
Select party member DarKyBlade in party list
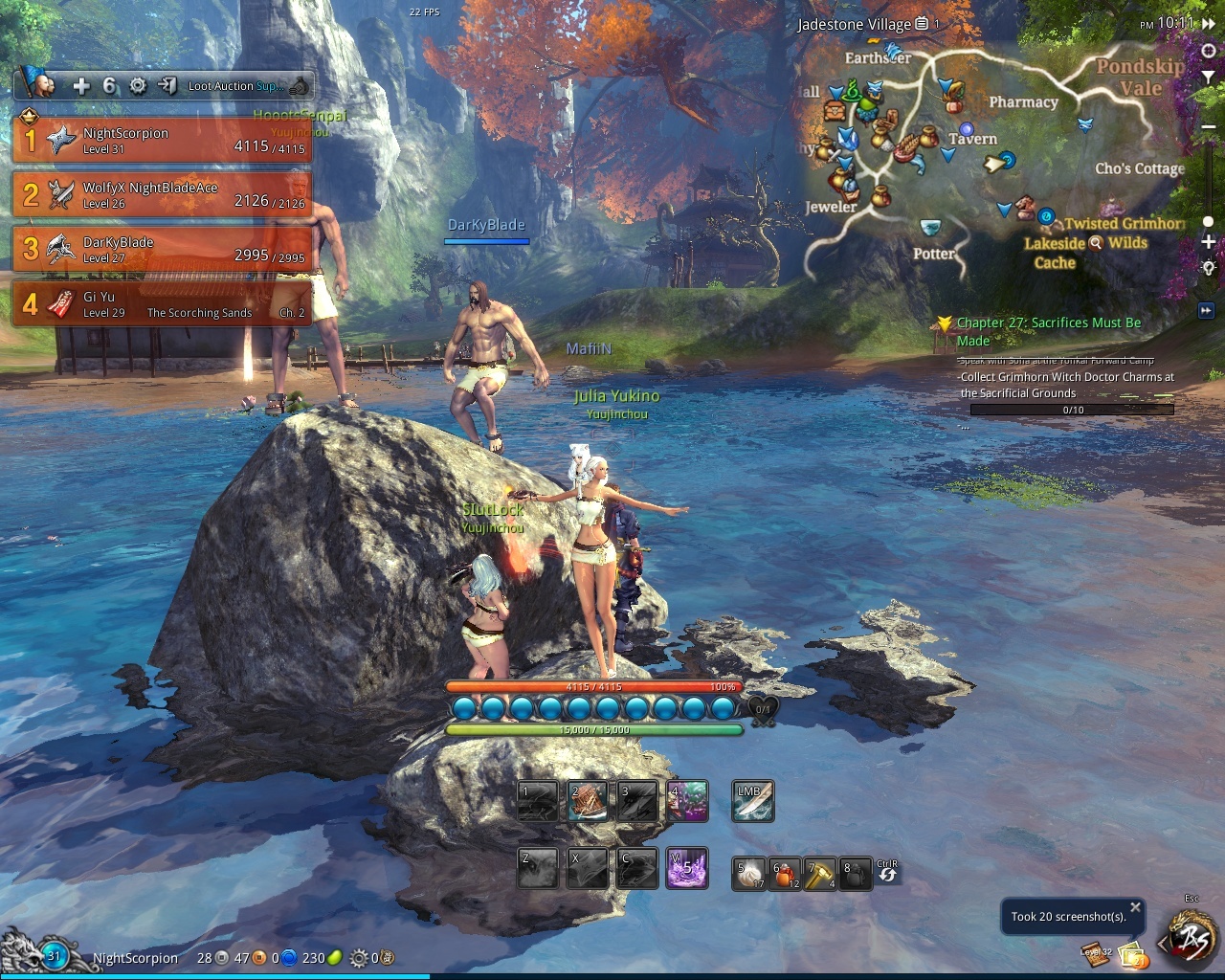[x=163, y=250]
